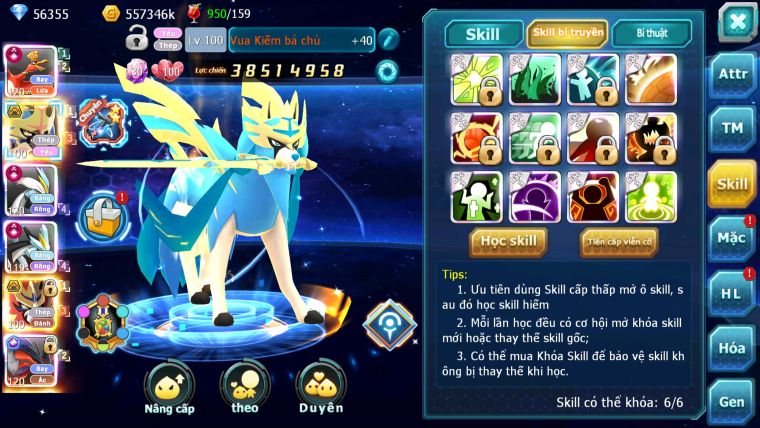Edit the name with the pencil icon
Image resolution: width=760 pixels, height=428 pixels.
click(387, 40)
